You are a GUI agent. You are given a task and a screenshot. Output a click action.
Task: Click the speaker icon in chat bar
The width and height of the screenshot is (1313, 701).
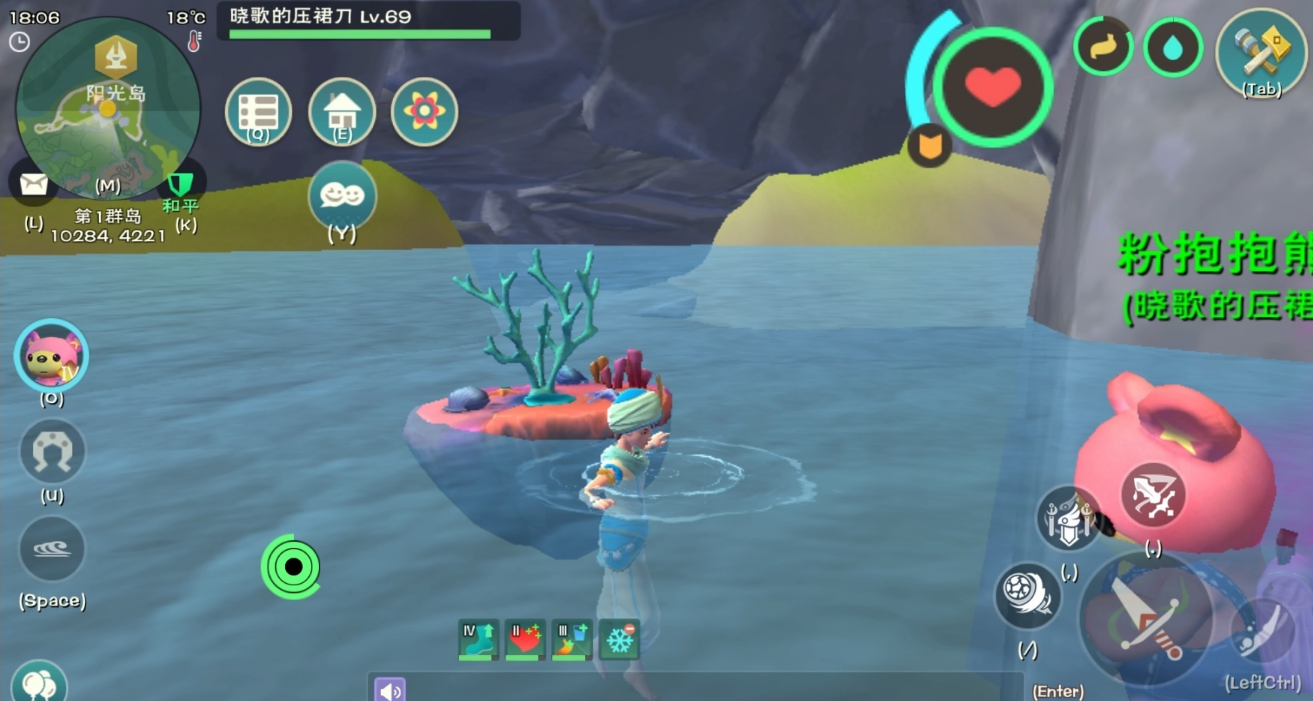tap(390, 689)
